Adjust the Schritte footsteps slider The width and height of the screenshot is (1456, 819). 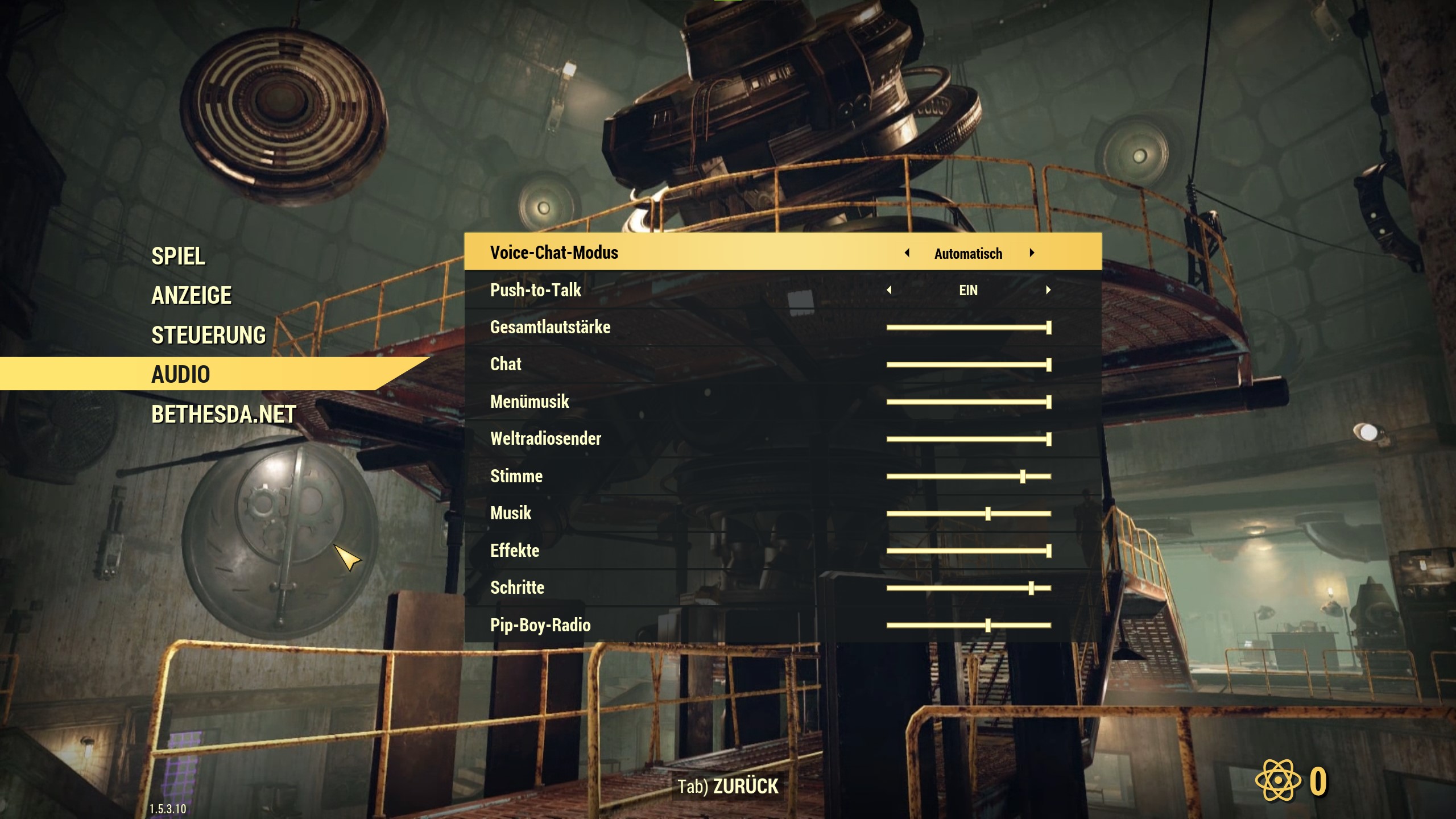pyautogui.click(x=1031, y=588)
